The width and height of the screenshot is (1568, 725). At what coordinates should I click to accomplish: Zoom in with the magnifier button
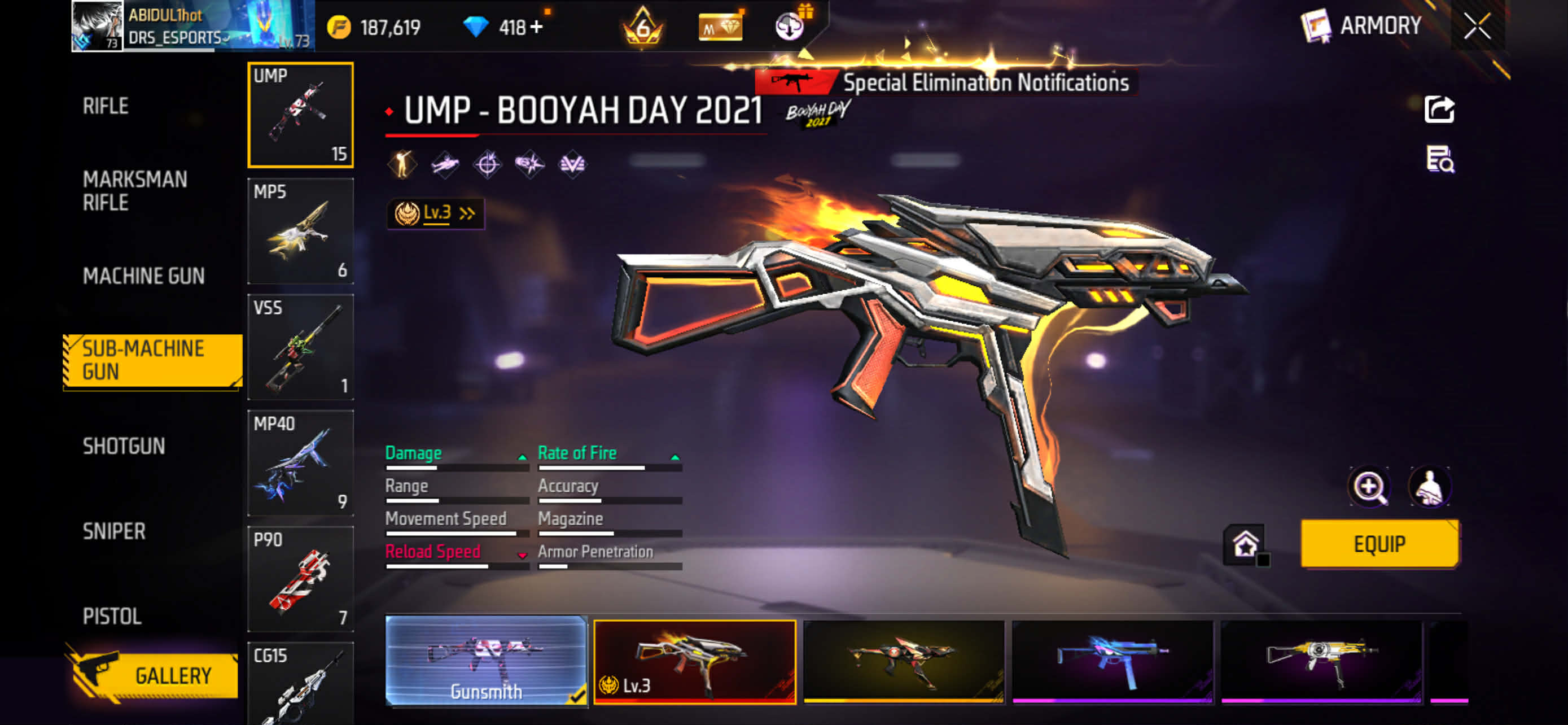pos(1369,486)
